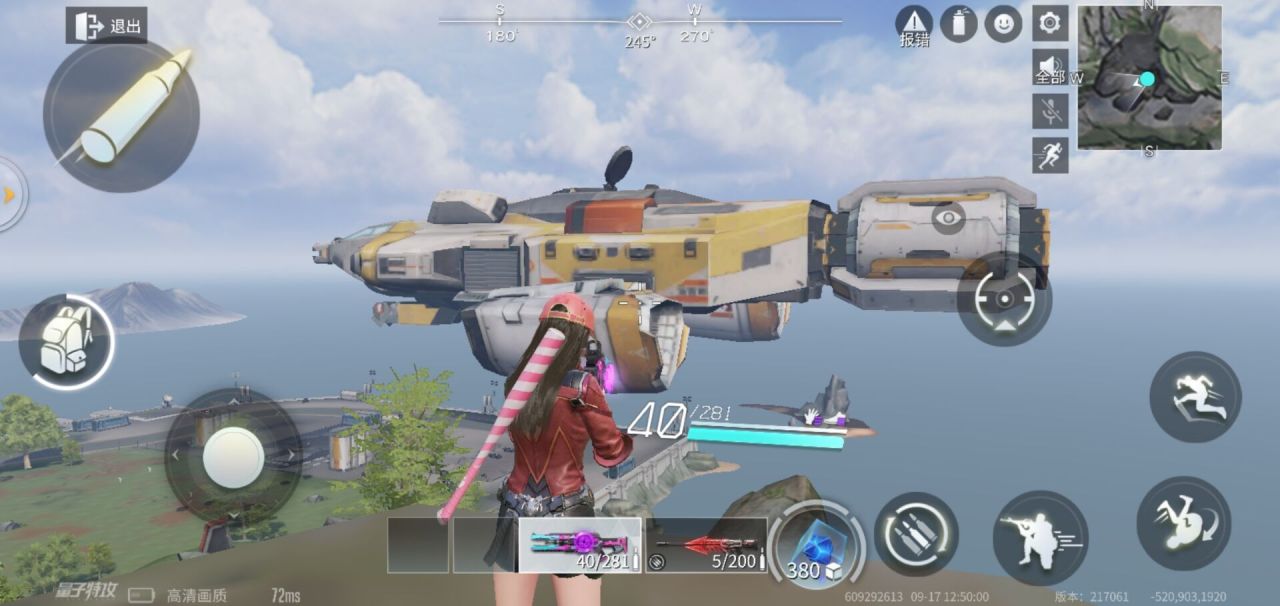Fire using the shooting soldier button
This screenshot has height=606, width=1280.
click(x=1040, y=537)
